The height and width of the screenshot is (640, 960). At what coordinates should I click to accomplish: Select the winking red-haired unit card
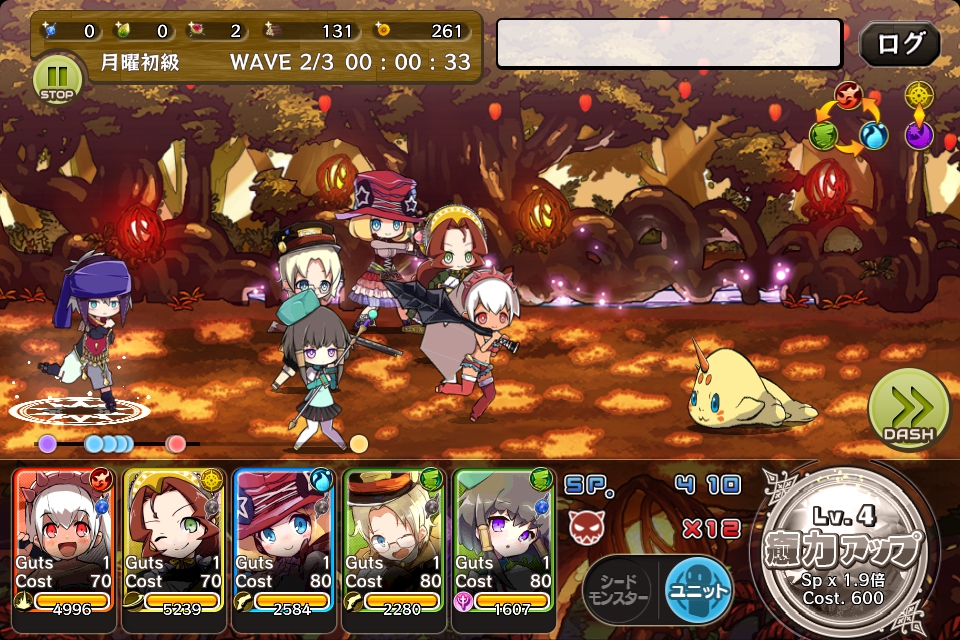click(174, 538)
